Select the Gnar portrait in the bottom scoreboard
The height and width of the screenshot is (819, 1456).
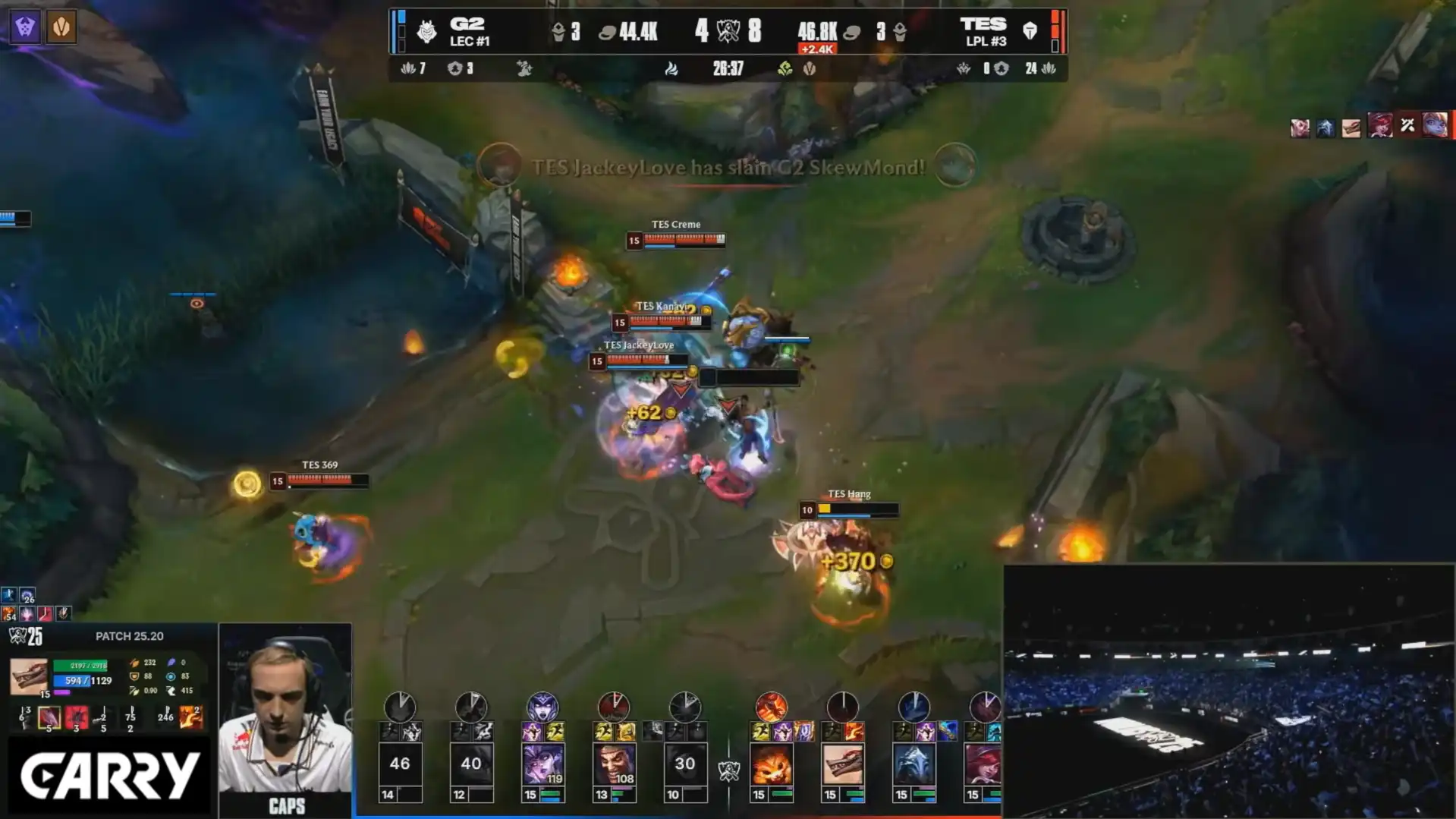point(771,765)
